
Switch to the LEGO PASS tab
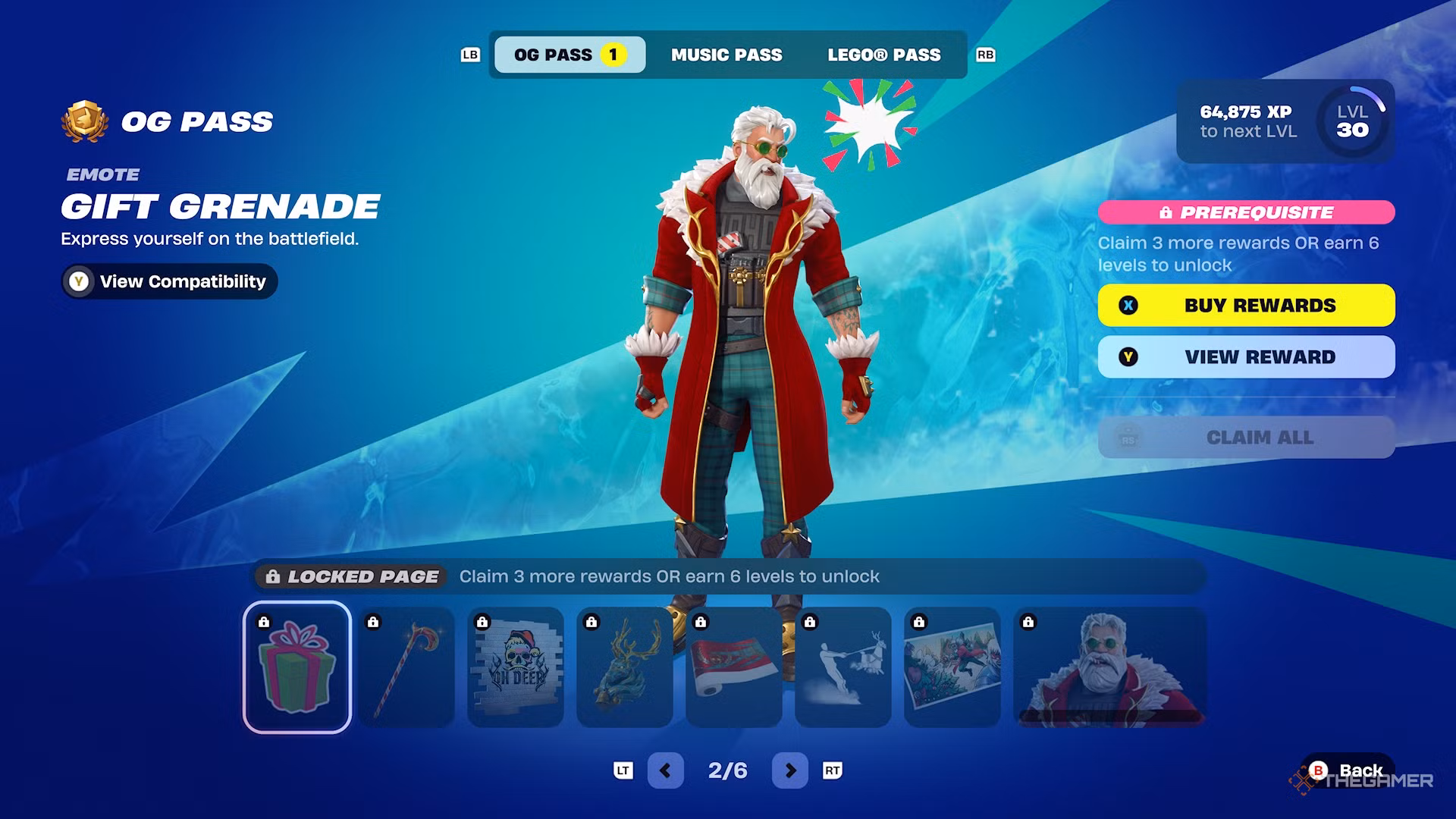(x=883, y=54)
